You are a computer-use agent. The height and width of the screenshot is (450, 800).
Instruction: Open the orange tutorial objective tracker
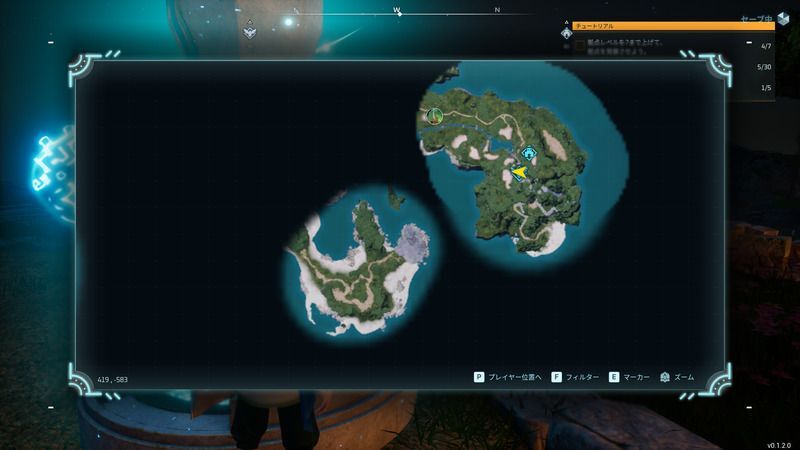(672, 27)
